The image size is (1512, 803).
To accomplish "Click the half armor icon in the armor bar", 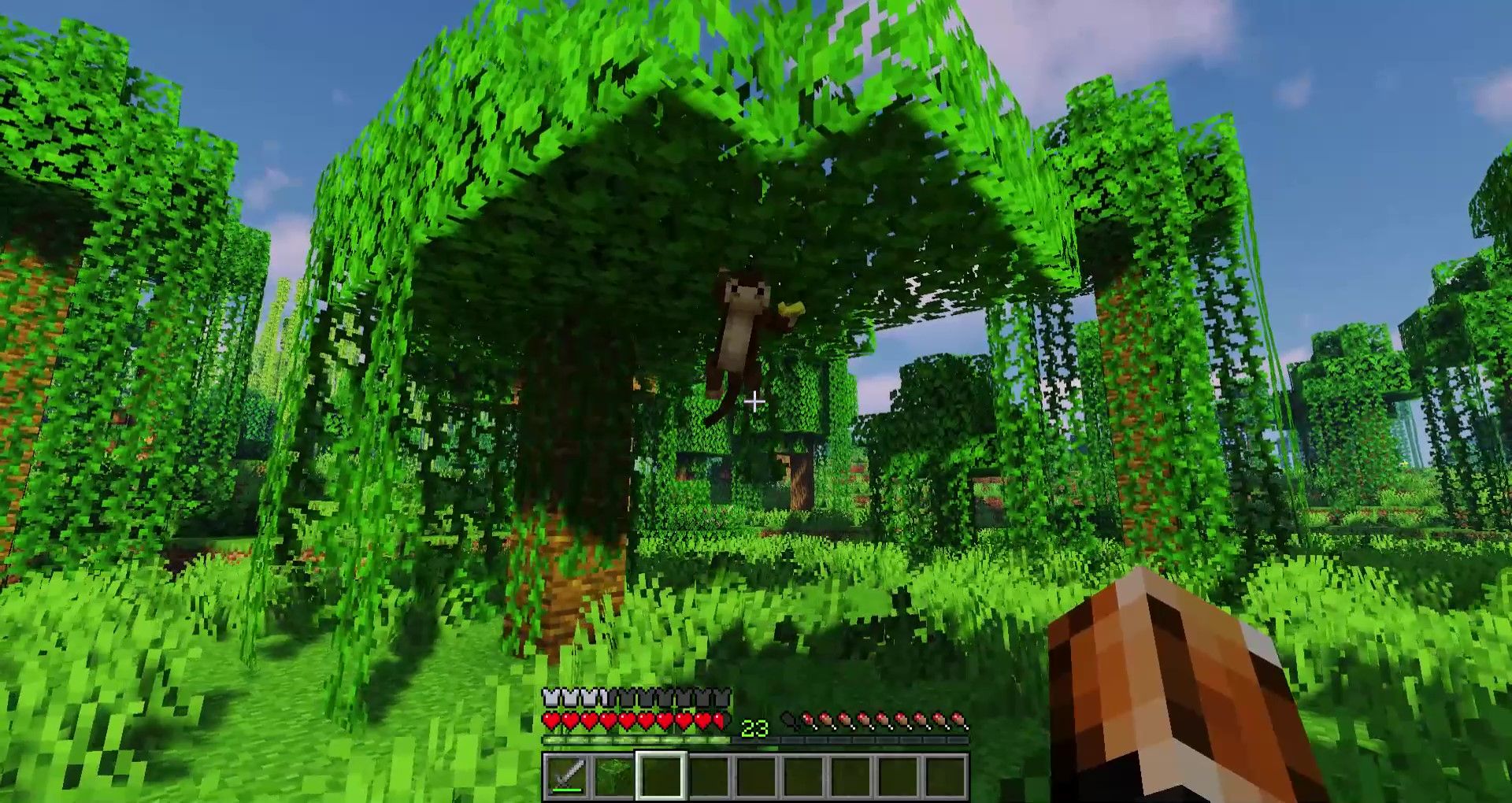I will [605, 695].
